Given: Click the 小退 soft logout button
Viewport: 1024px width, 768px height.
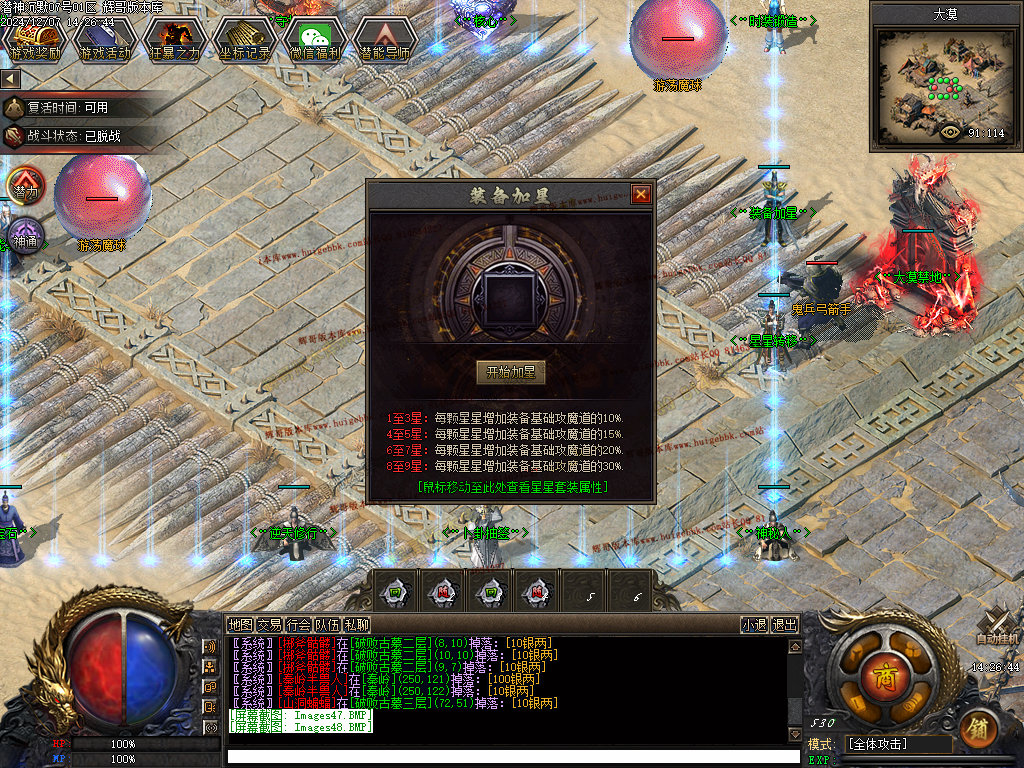Looking at the screenshot, I should pyautogui.click(x=754, y=625).
